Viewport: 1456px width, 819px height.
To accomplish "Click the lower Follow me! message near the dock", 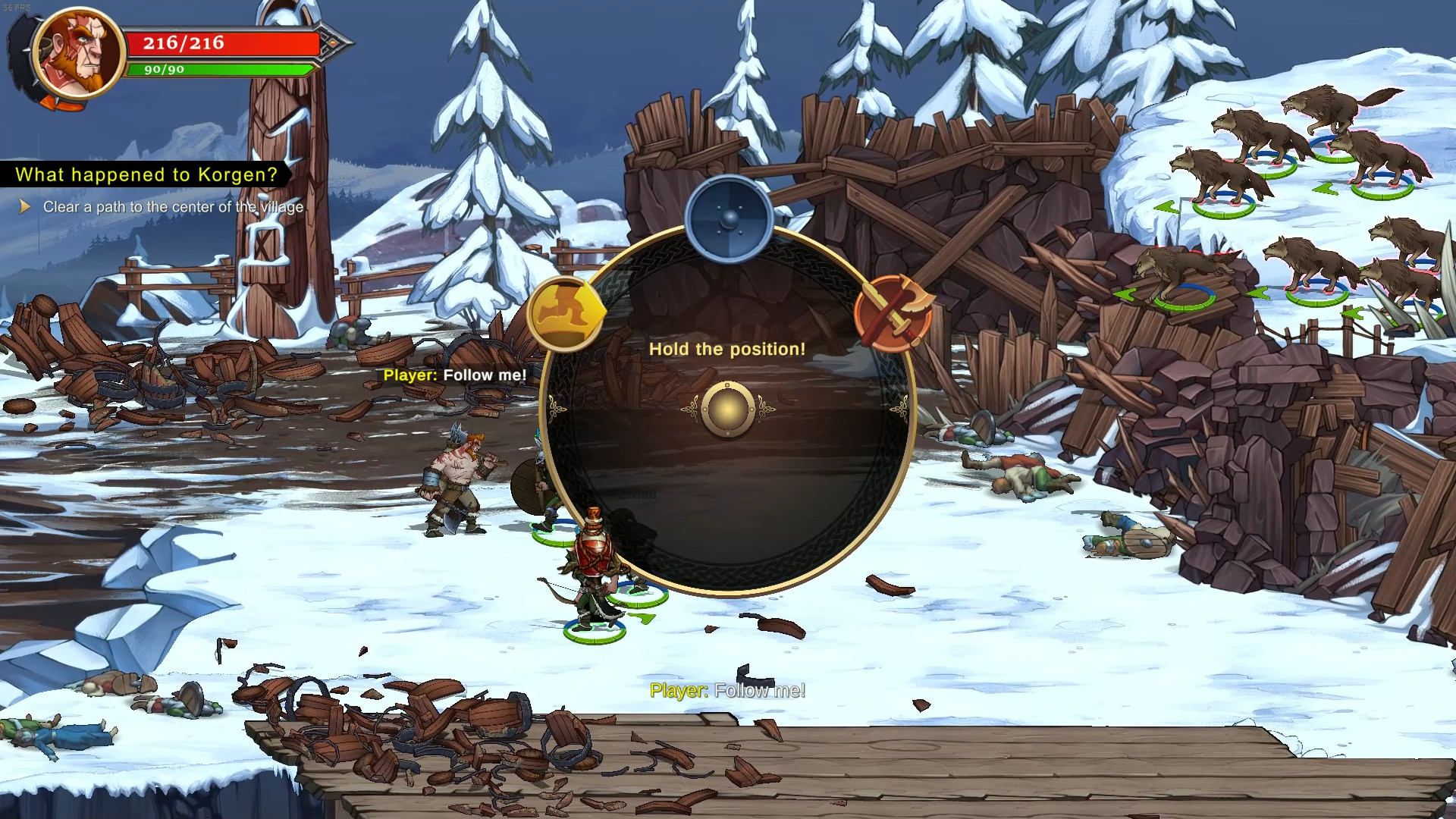I will click(728, 690).
